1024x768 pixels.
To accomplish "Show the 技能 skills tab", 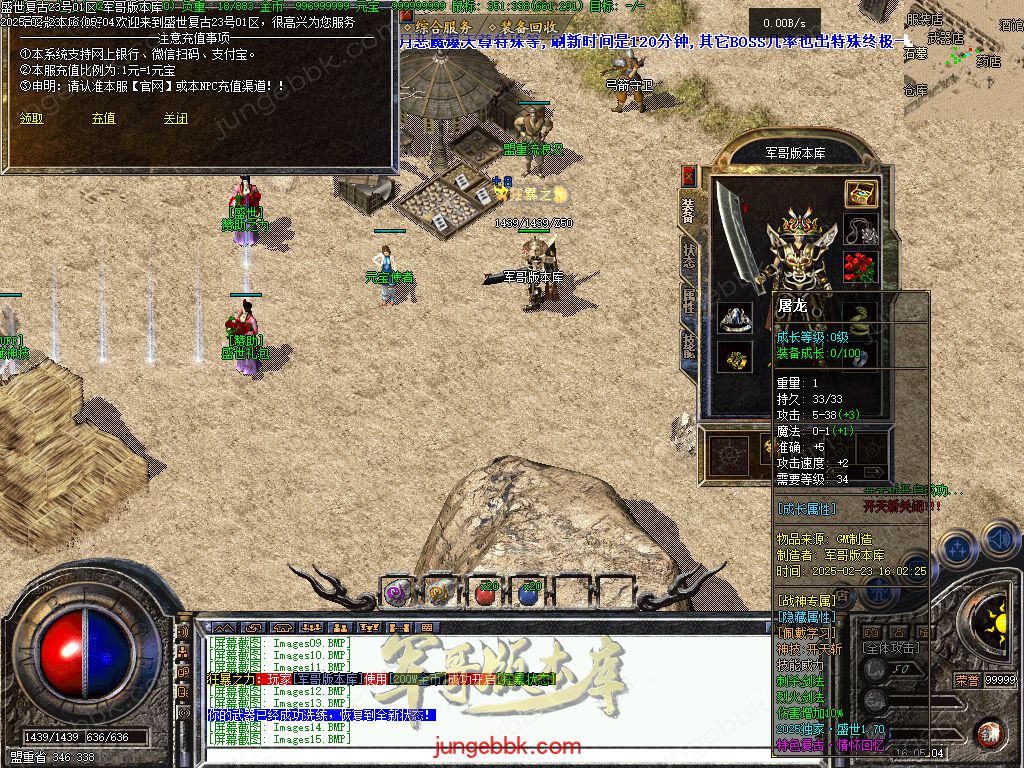I will 689,346.
